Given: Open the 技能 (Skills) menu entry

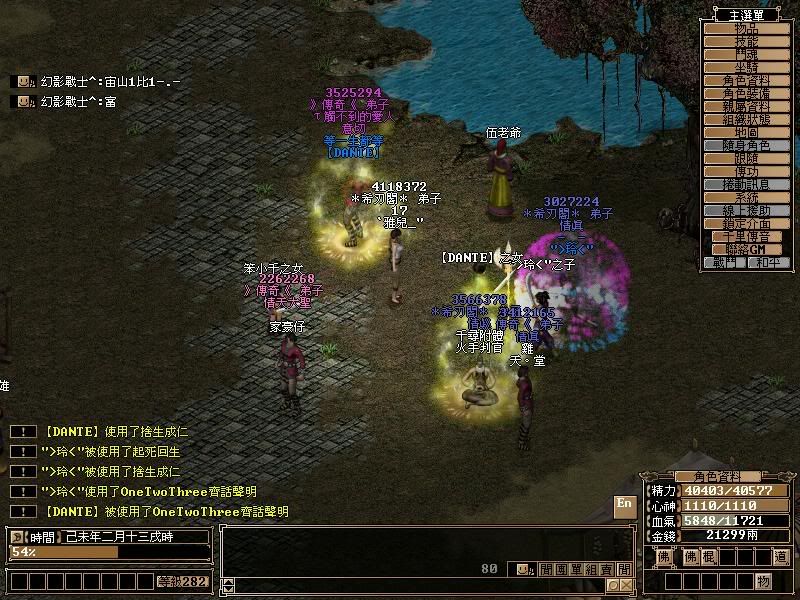Looking at the screenshot, I should 746,41.
